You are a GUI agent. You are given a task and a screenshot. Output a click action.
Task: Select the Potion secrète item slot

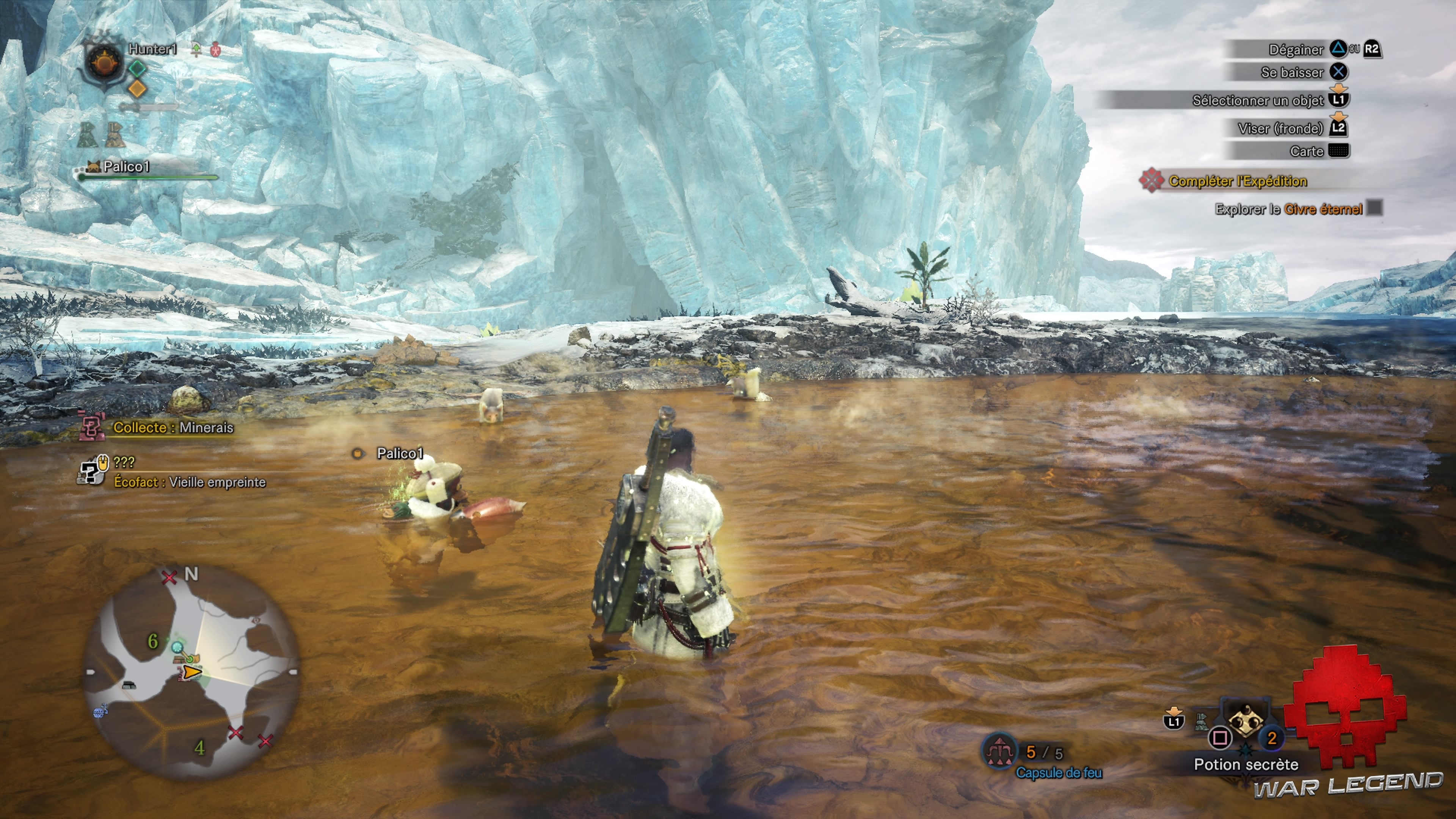[1245, 724]
